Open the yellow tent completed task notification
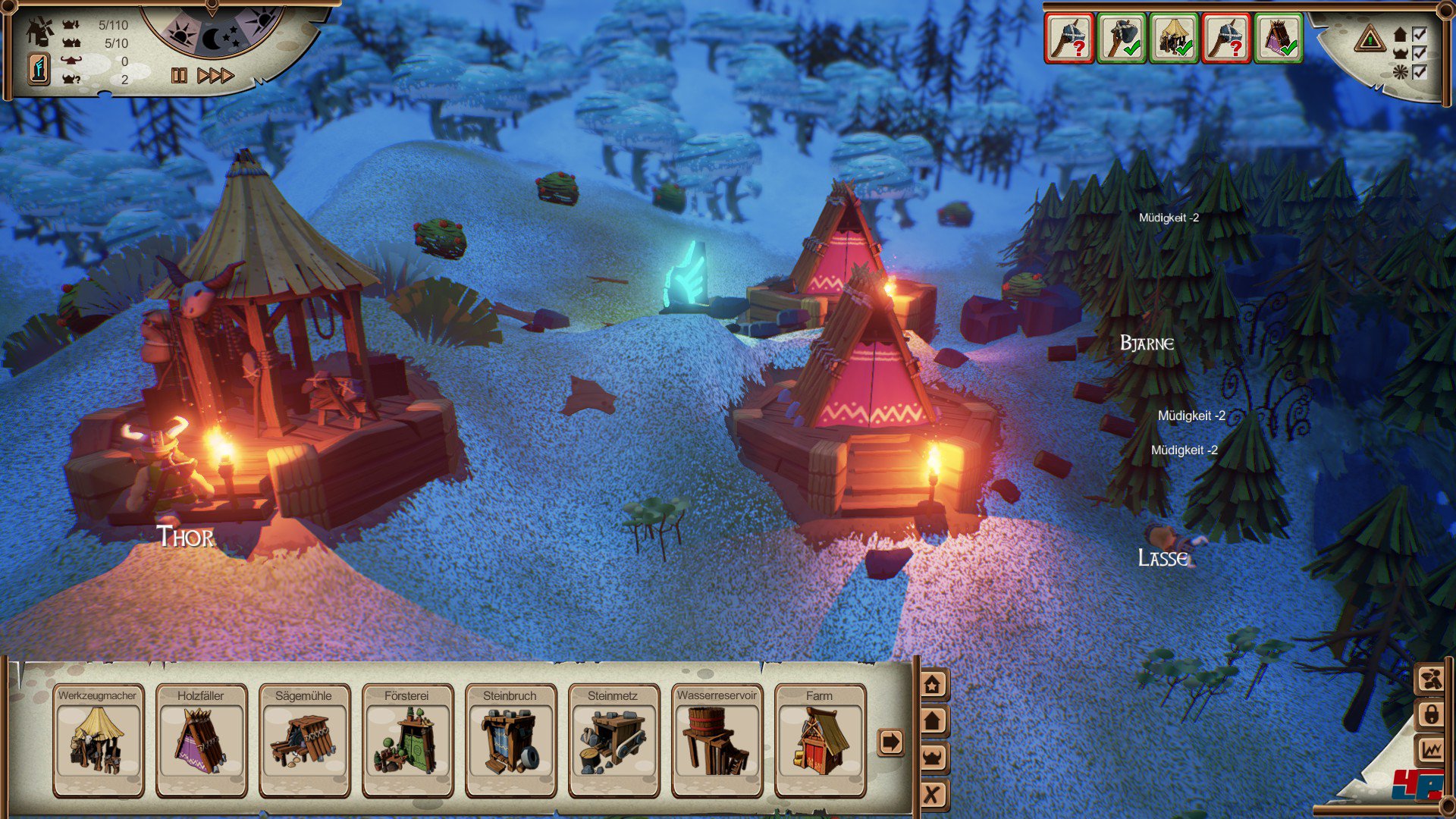 (x=1174, y=38)
